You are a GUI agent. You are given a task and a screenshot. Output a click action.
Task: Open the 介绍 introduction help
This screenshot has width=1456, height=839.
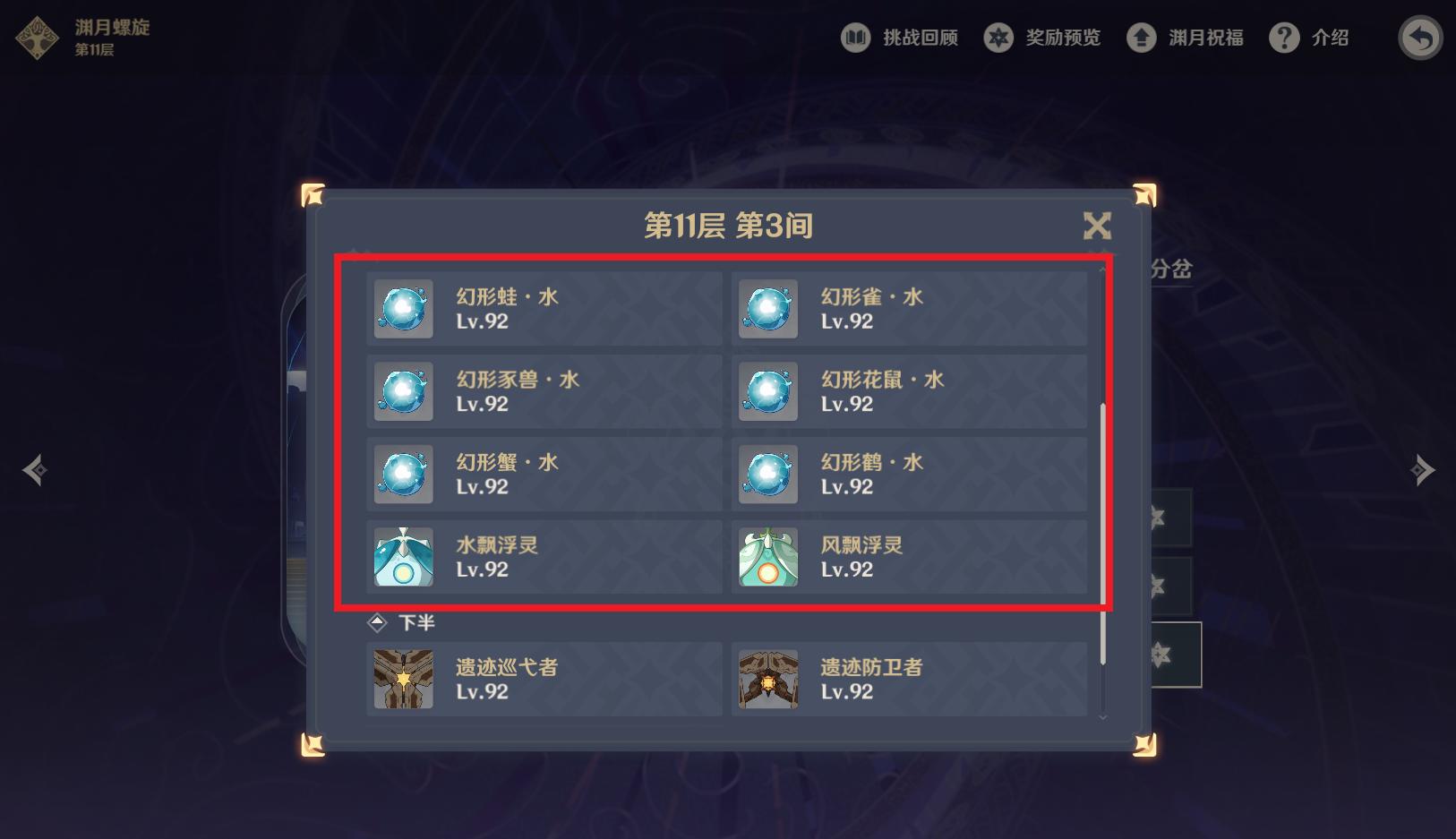pos(1310,38)
